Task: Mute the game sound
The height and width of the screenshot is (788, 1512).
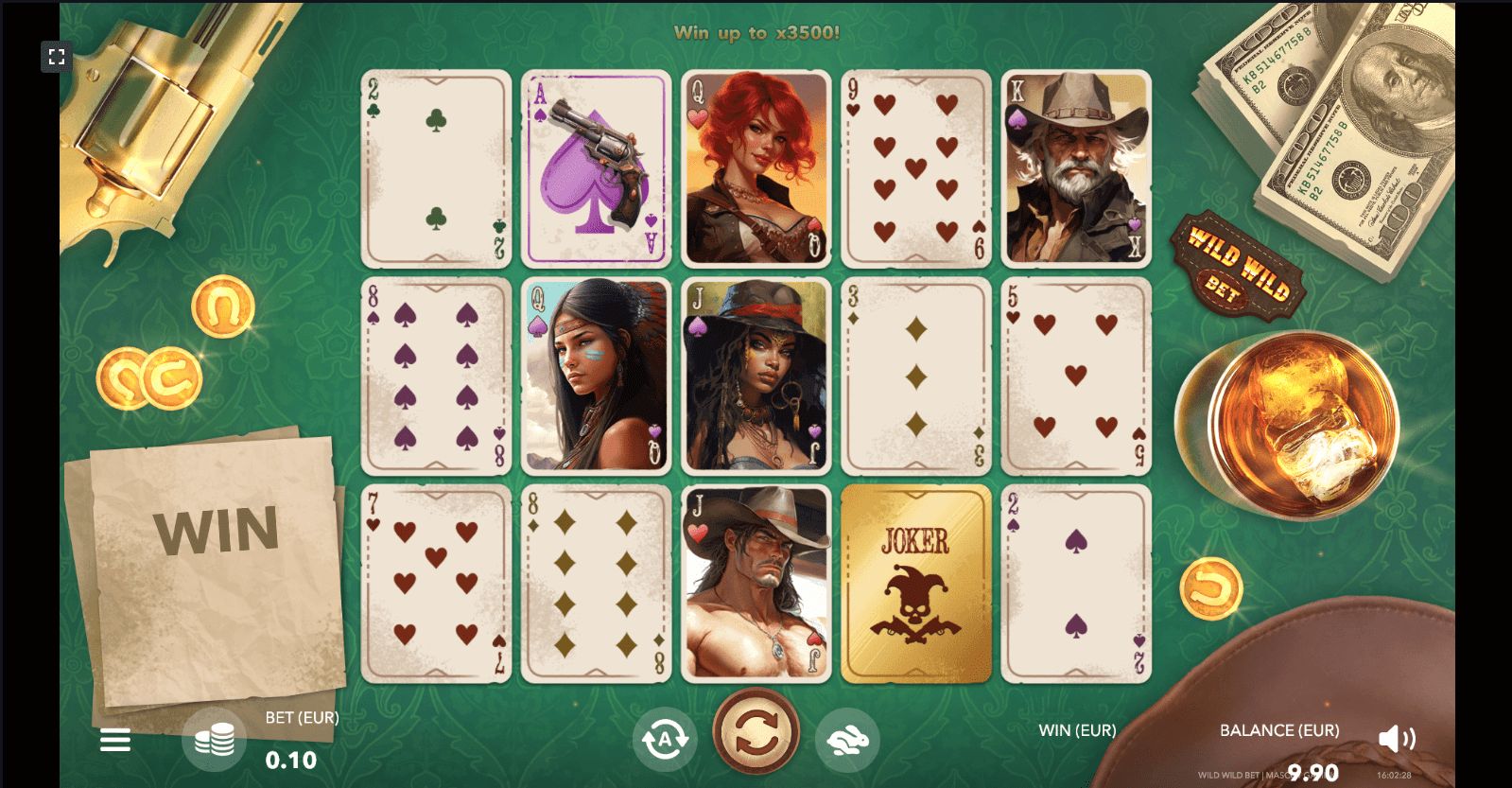Action: [x=1397, y=739]
